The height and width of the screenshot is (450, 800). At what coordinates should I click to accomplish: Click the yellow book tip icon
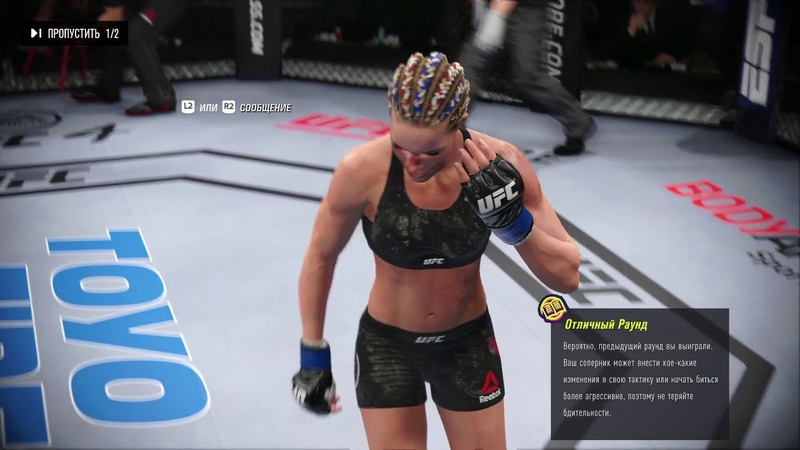(549, 308)
